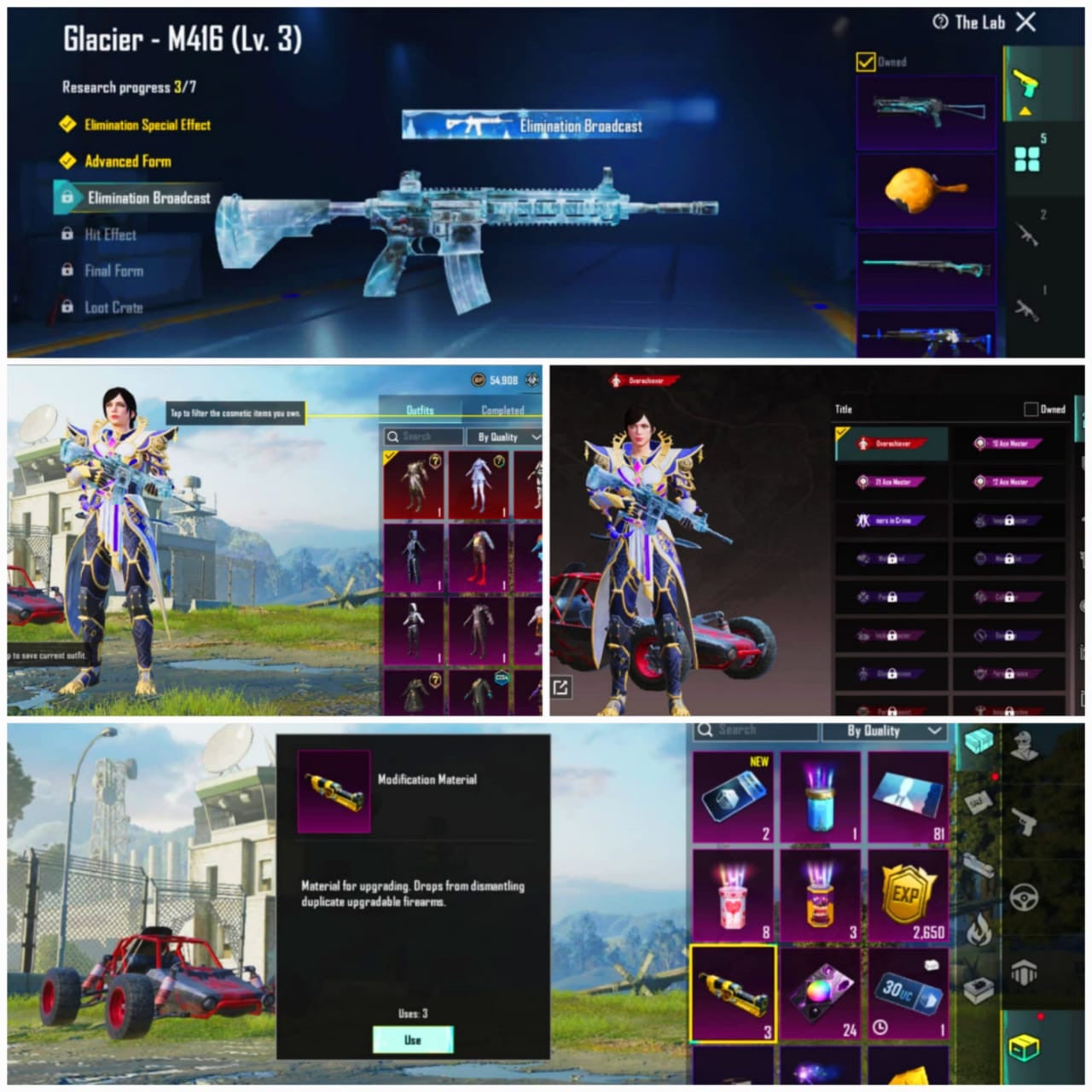Select the Overachiever title
Viewport: 1092px width, 1092px height.
890,444
